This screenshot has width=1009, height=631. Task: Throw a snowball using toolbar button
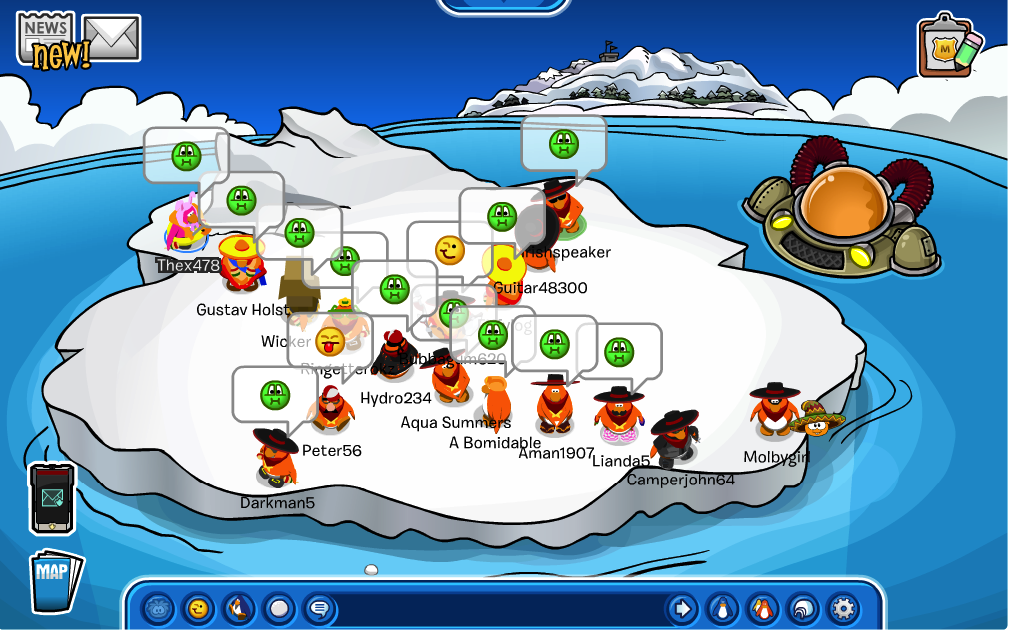(279, 607)
